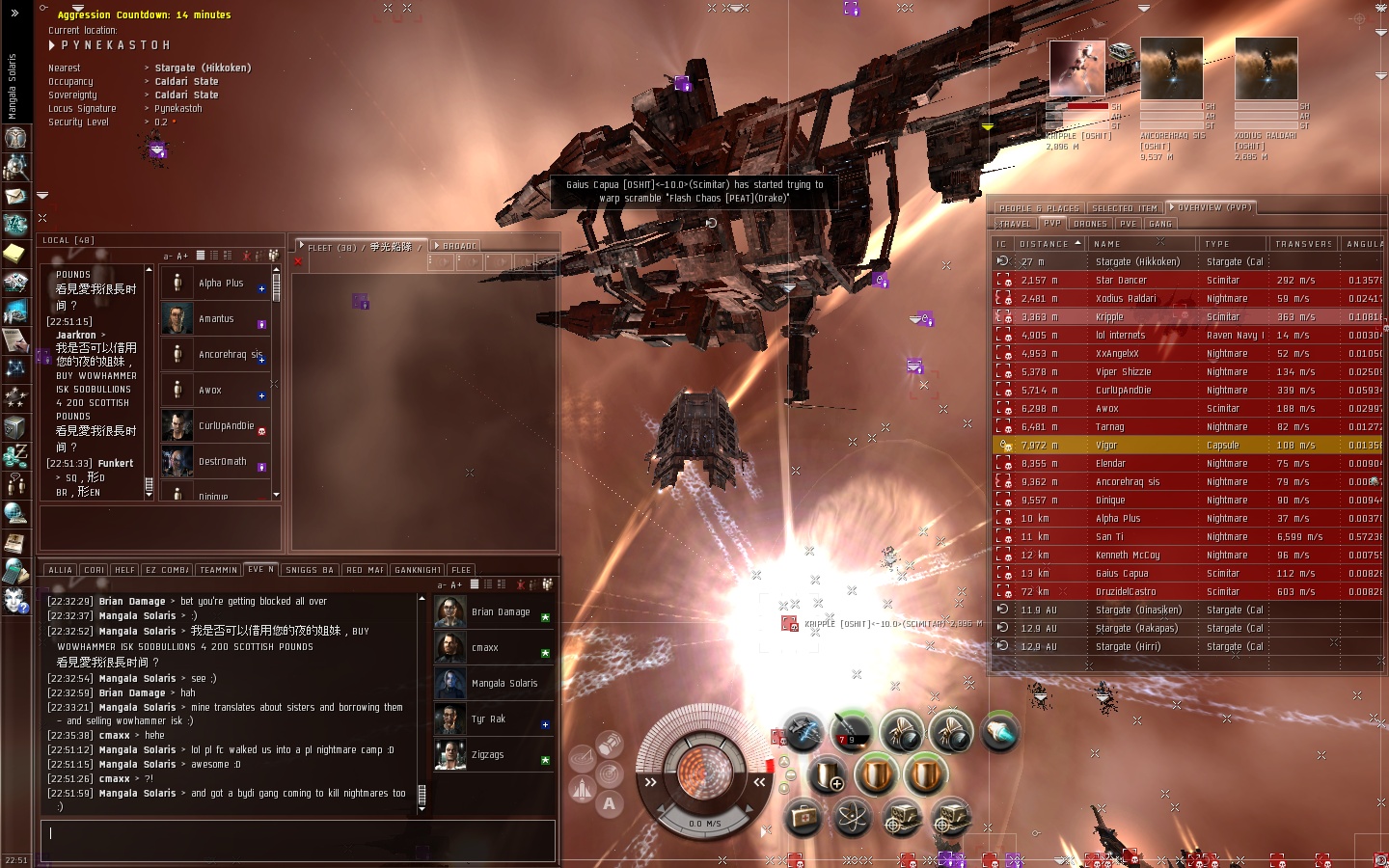This screenshot has height=868, width=1389.
Task: Open the Help chat channel tab
Action: pyautogui.click(x=124, y=570)
